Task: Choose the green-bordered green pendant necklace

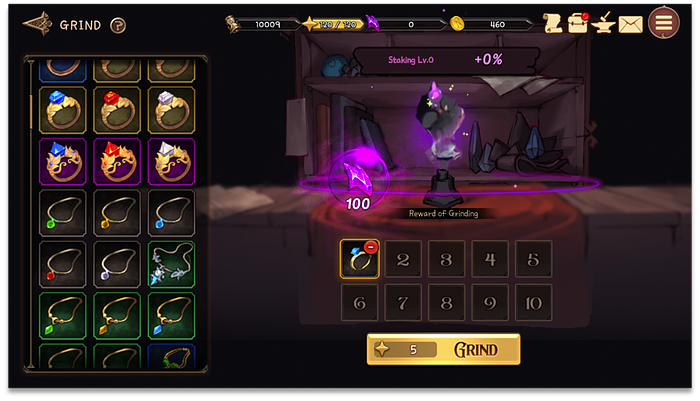Action: [62, 315]
